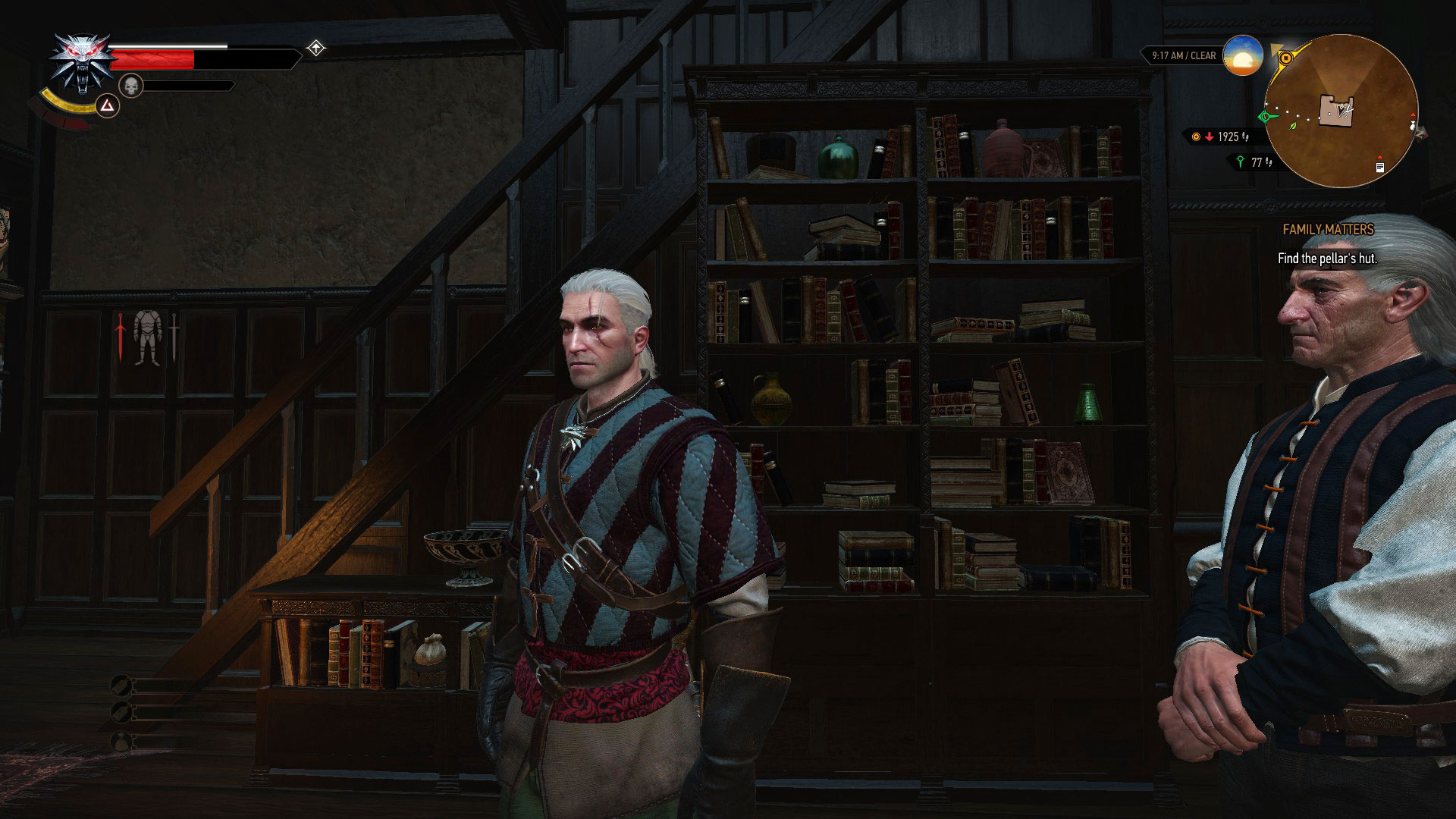
Task: Open the Family Matters quest tracker
Action: tap(1327, 229)
